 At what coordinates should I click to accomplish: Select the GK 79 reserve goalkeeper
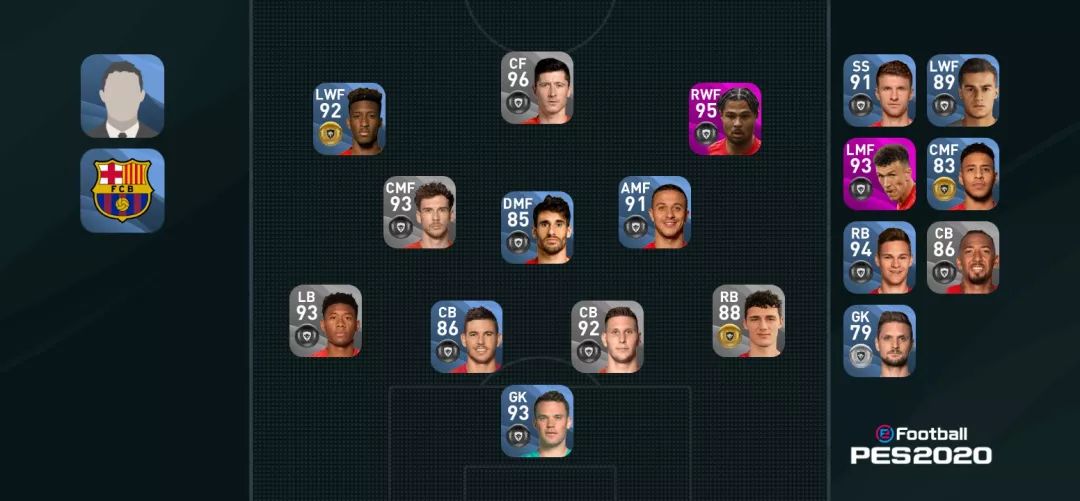coord(879,341)
